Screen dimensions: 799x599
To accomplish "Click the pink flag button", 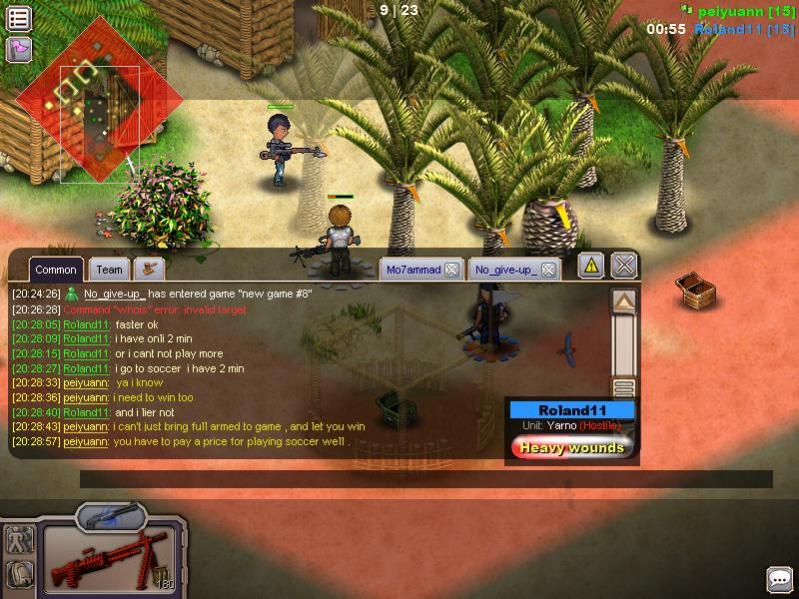I will click(x=19, y=49).
